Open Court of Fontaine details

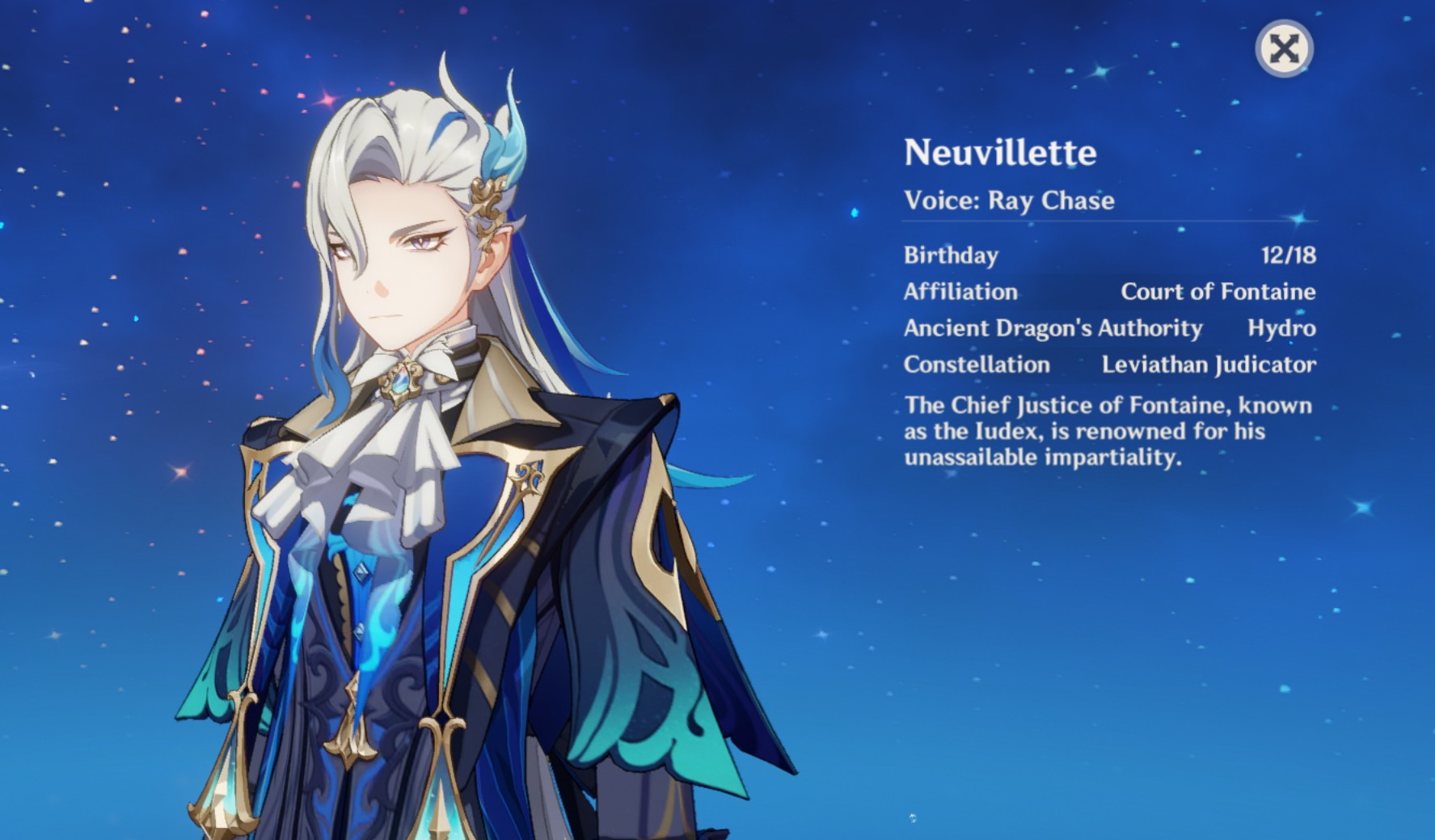[x=1219, y=292]
